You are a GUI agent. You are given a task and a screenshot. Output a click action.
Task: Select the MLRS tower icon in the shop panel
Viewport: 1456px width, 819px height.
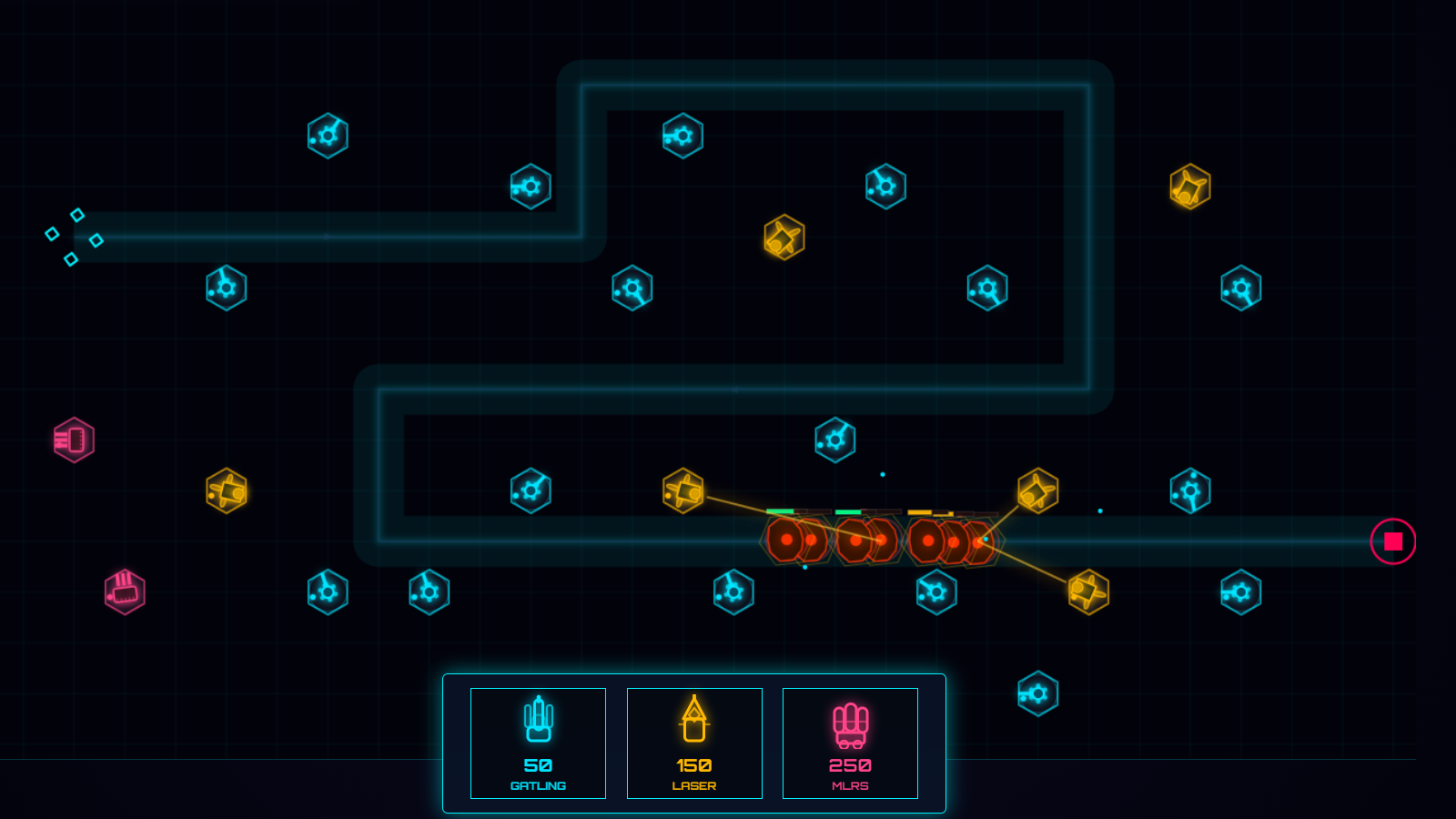pos(850,719)
